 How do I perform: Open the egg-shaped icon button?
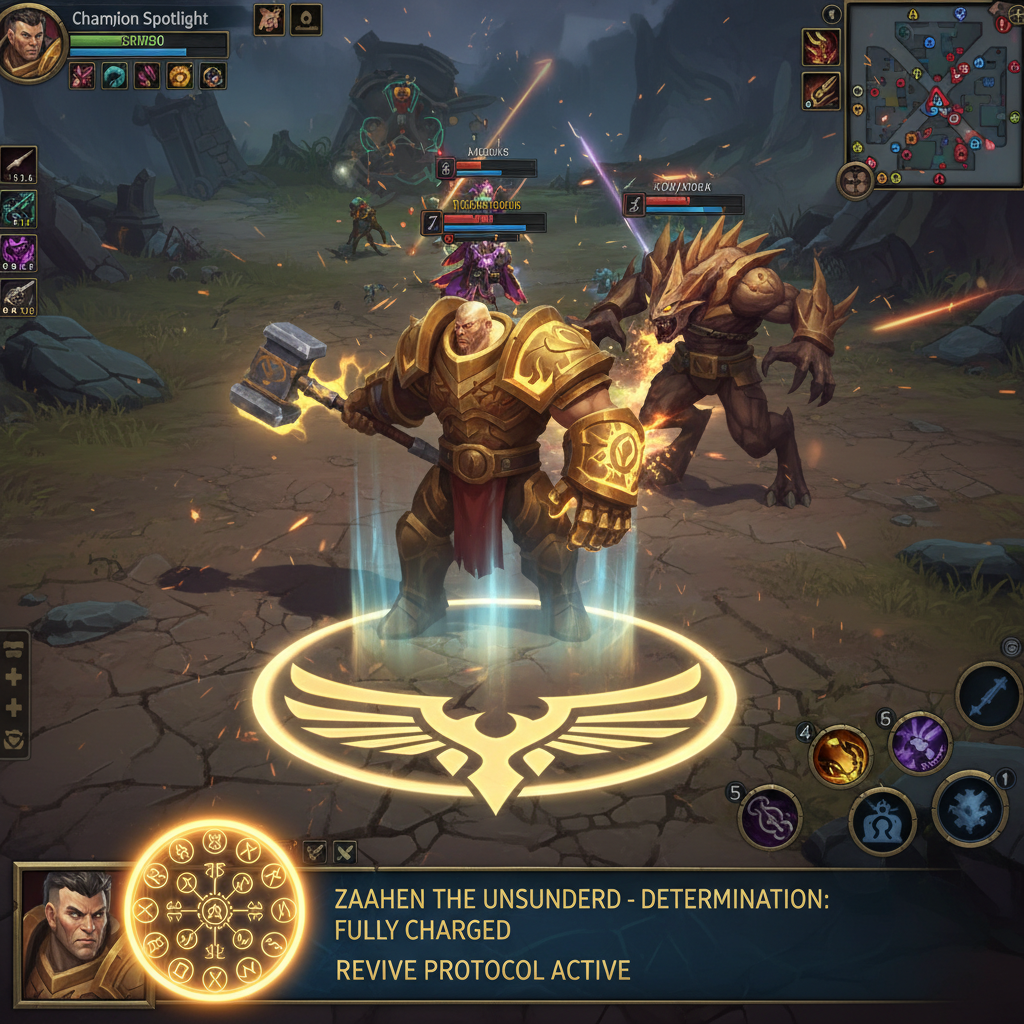point(305,19)
